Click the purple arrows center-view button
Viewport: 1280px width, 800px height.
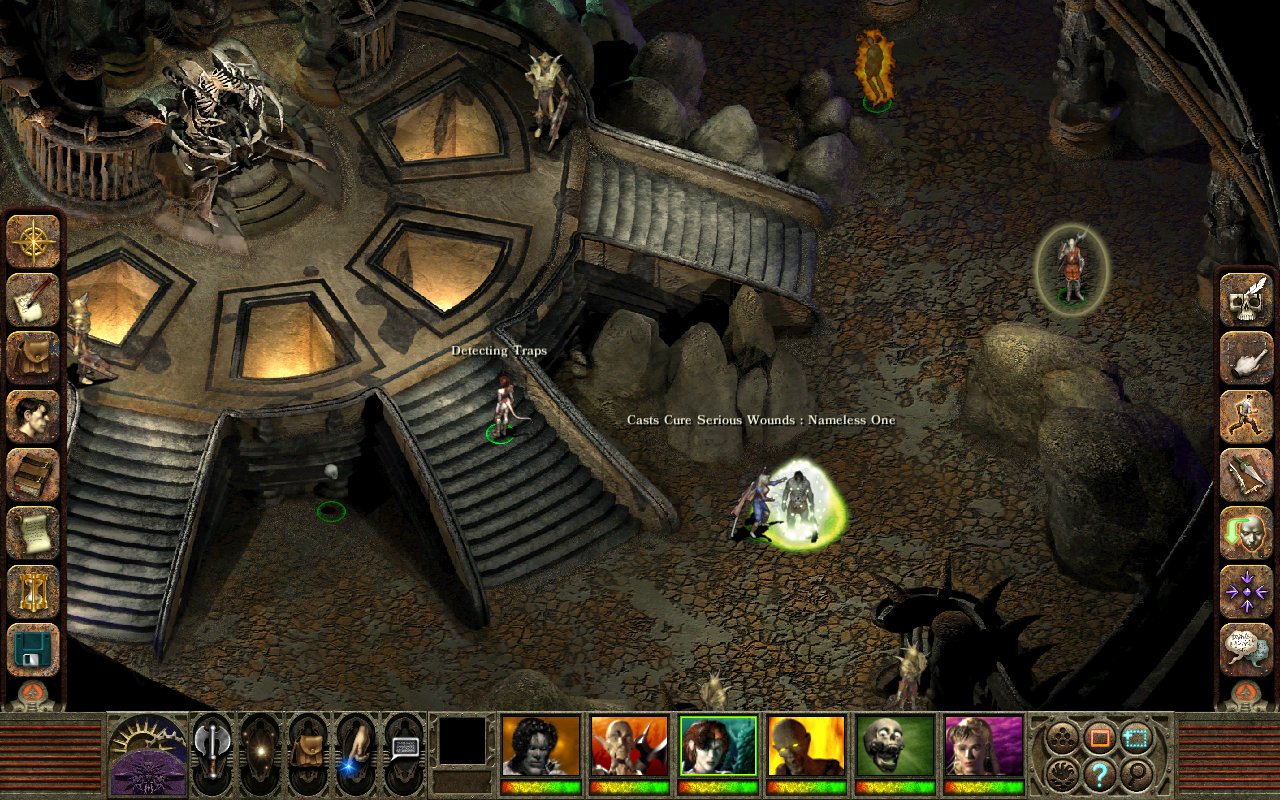point(1245,589)
